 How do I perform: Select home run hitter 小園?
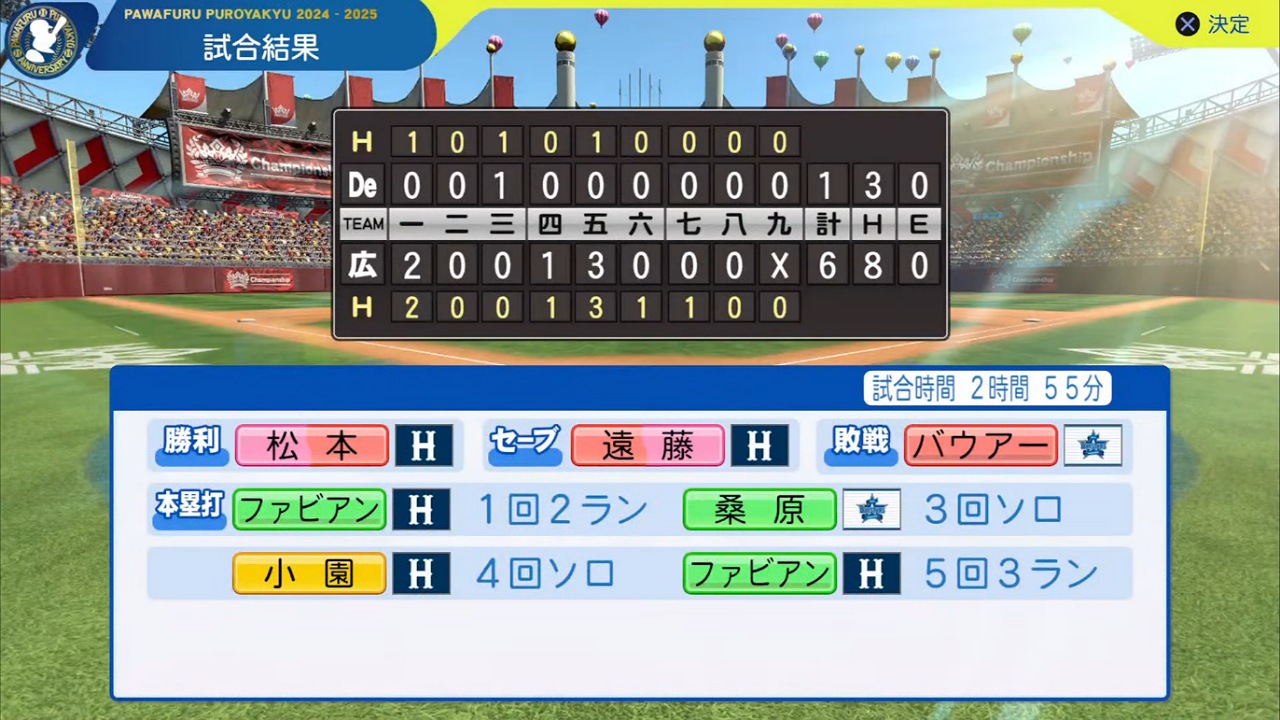(309, 573)
